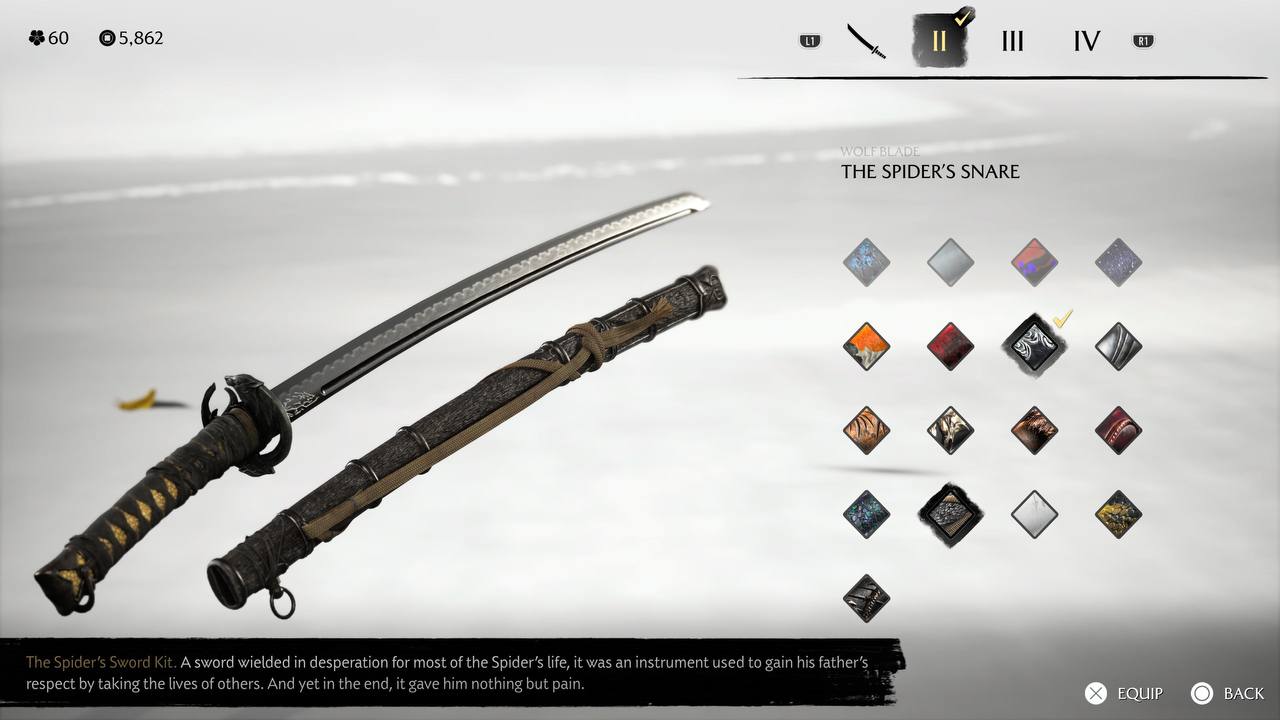Select the maroon studded sword kit
Viewport: 1280px width, 720px height.
tap(1118, 431)
